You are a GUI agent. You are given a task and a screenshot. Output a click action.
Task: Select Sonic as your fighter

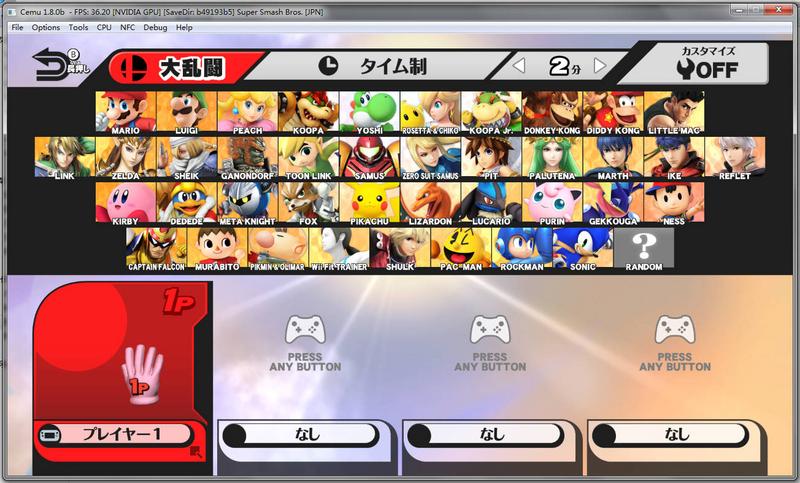tap(582, 248)
